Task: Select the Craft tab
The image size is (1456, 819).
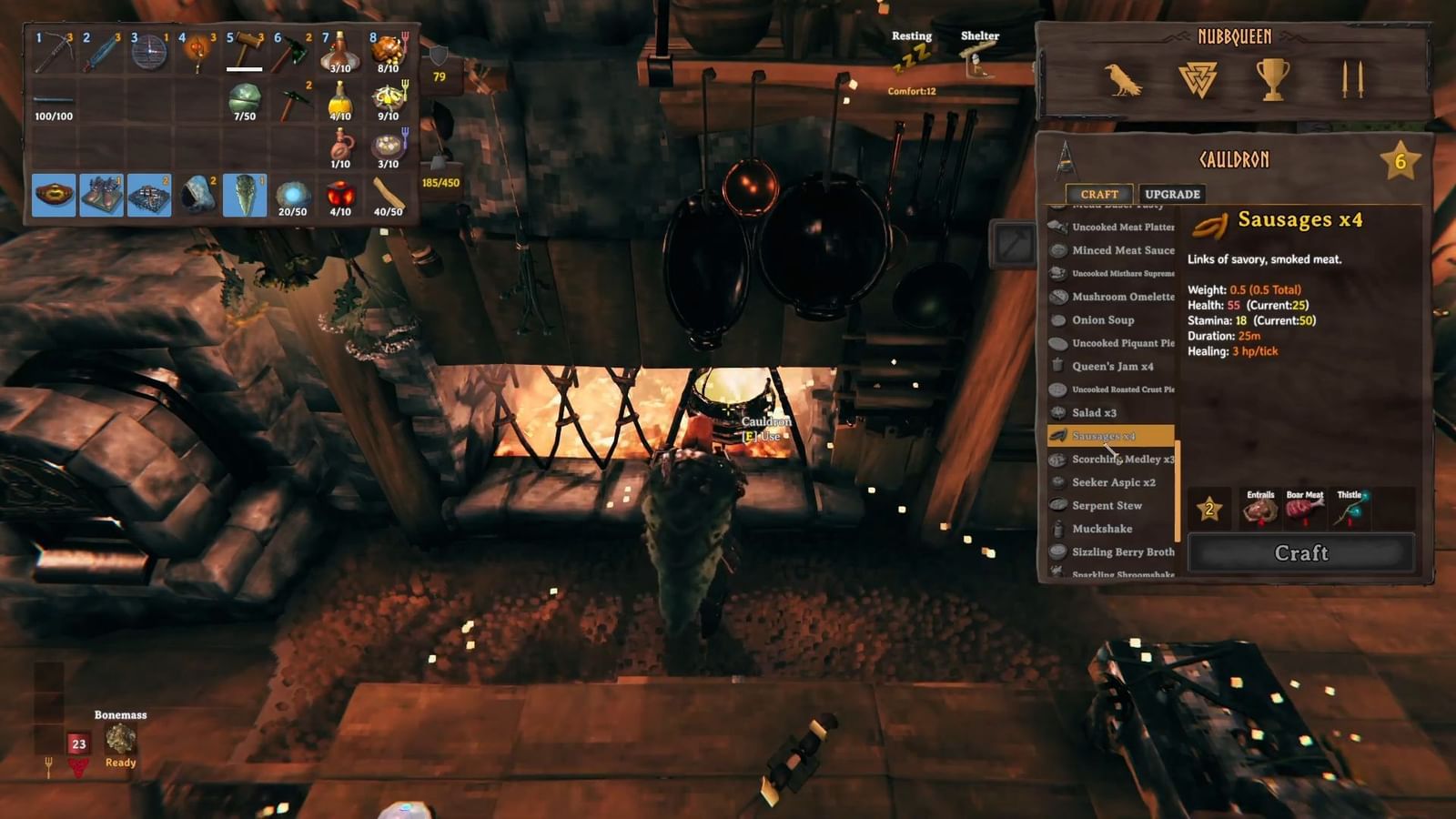Action: click(1100, 194)
